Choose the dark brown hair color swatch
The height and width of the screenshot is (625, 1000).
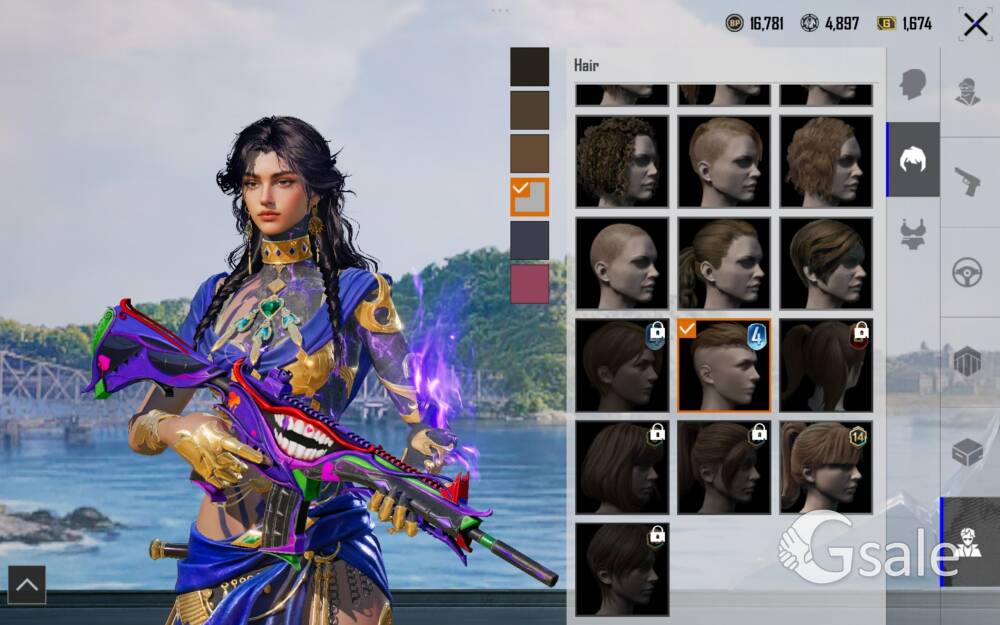[x=529, y=110]
